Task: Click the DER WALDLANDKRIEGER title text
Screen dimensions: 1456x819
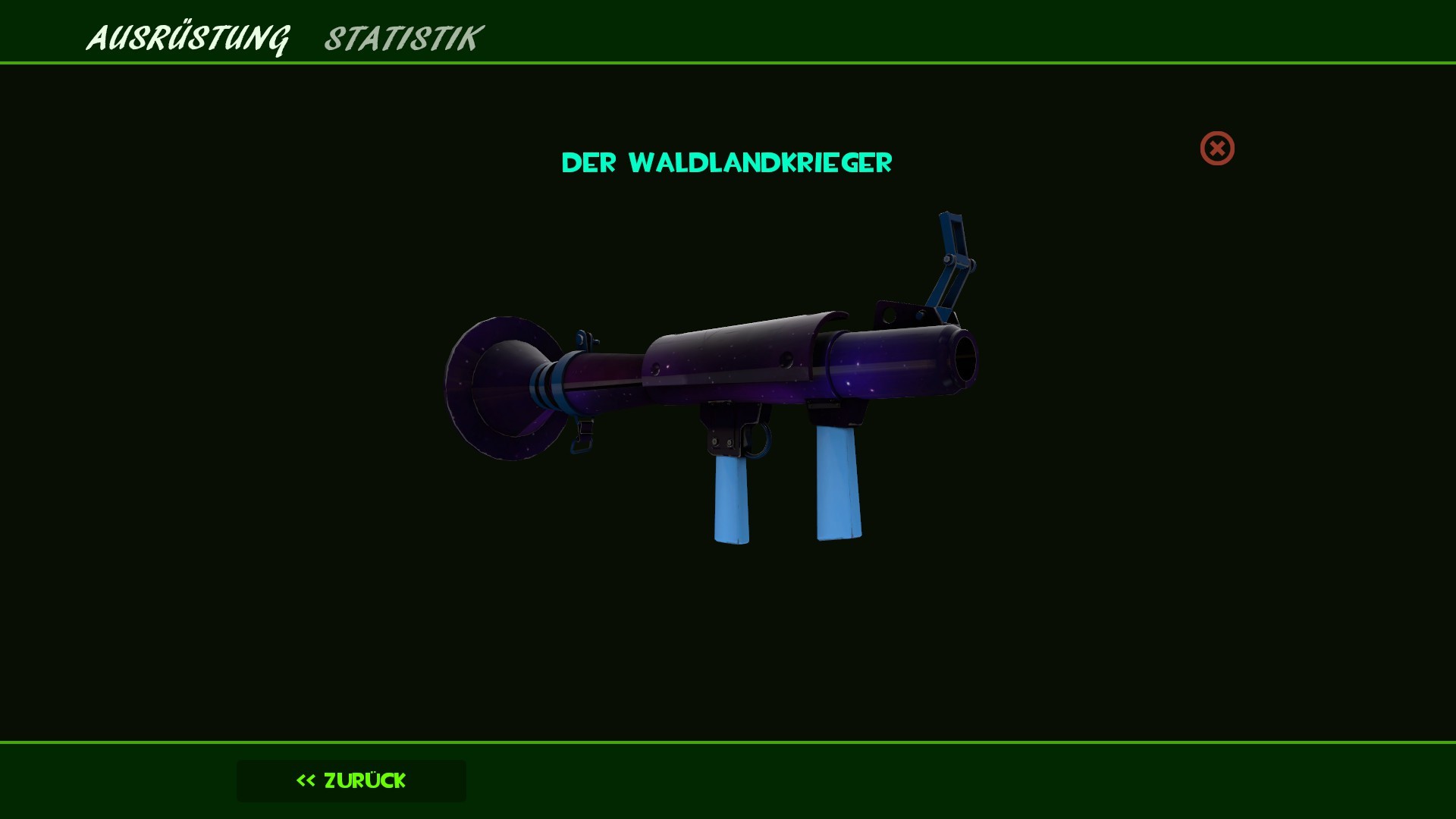Action: [726, 162]
